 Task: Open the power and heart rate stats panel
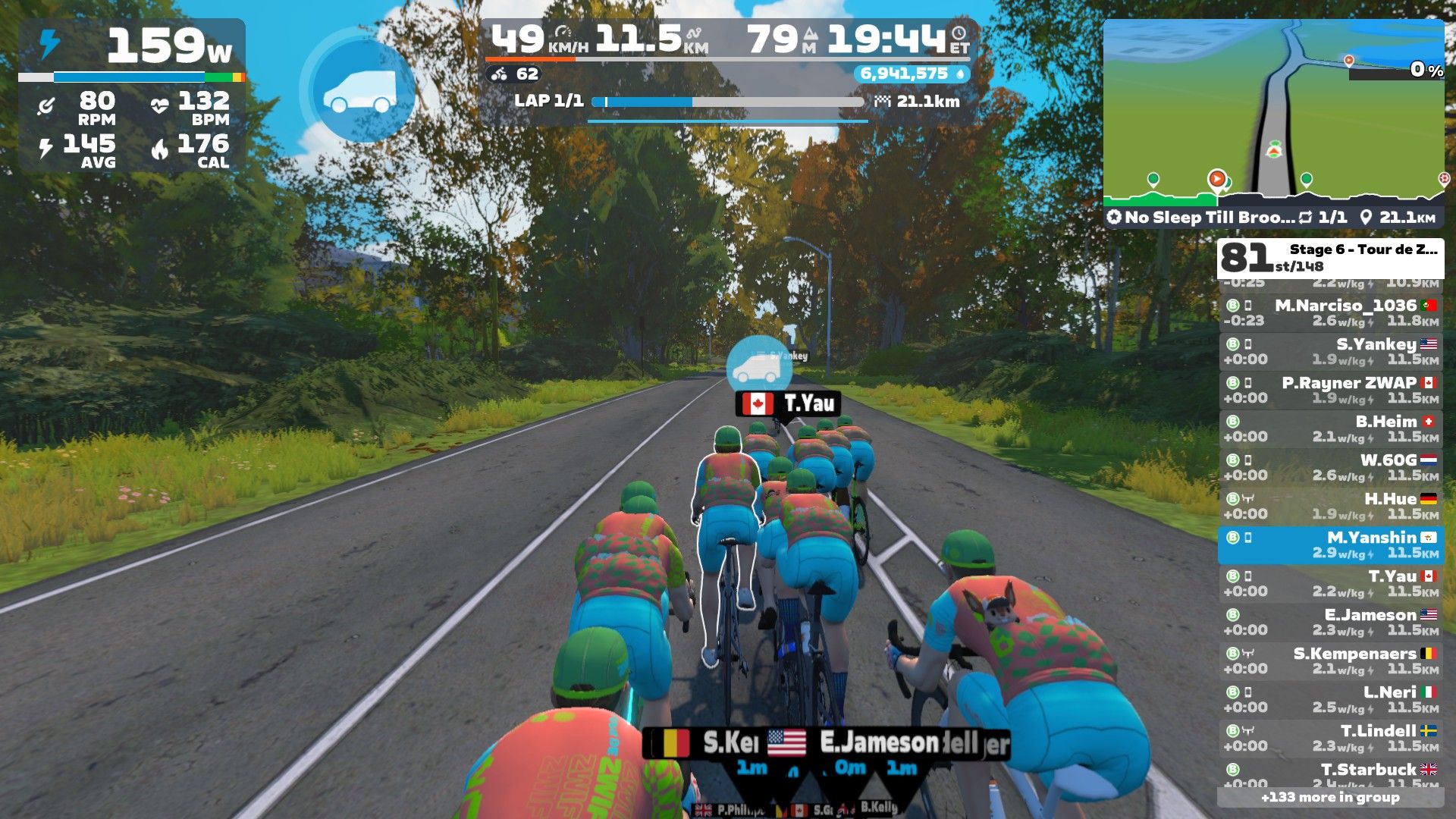click(x=131, y=95)
